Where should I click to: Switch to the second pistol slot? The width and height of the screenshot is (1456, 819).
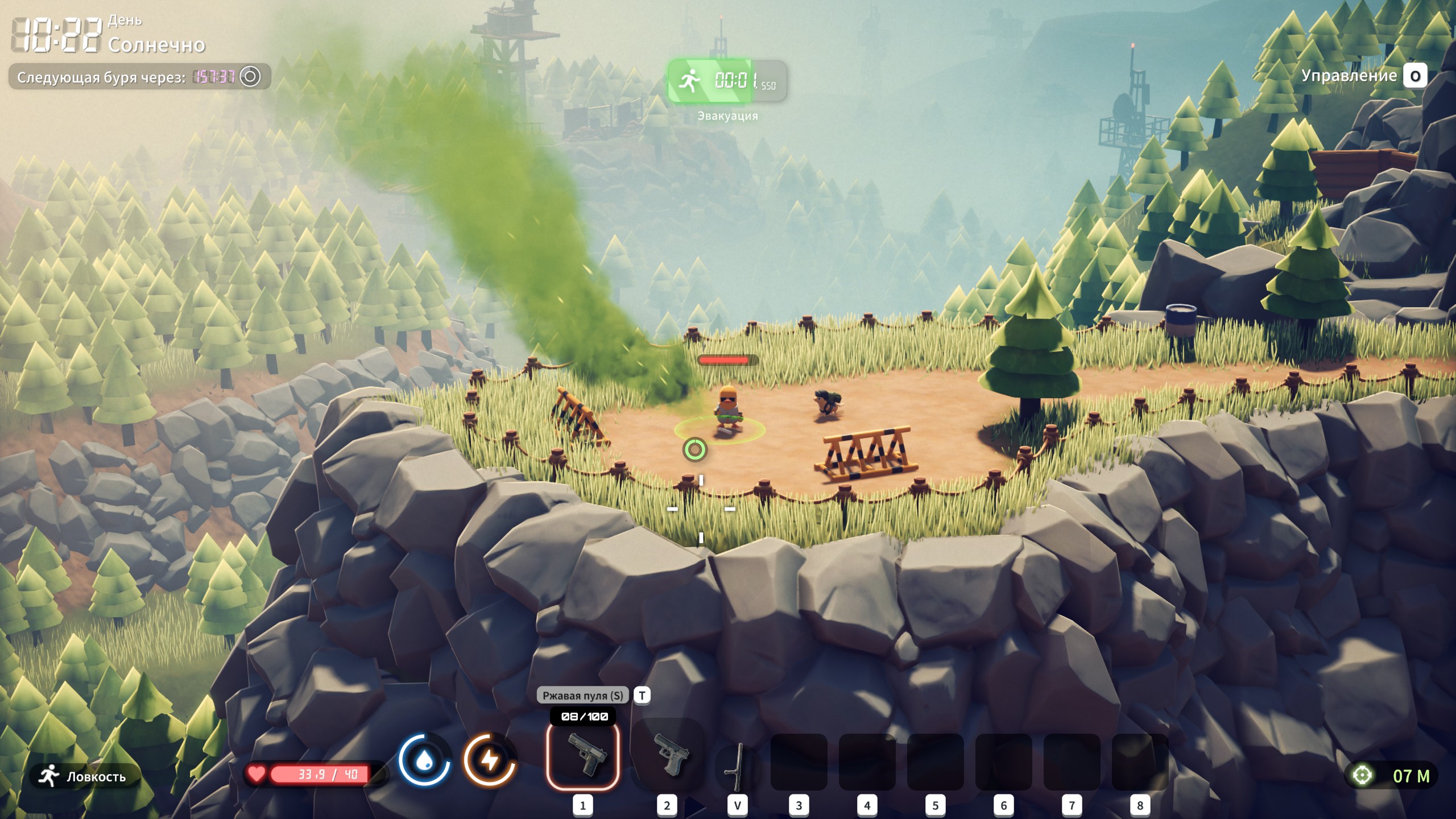(x=668, y=755)
